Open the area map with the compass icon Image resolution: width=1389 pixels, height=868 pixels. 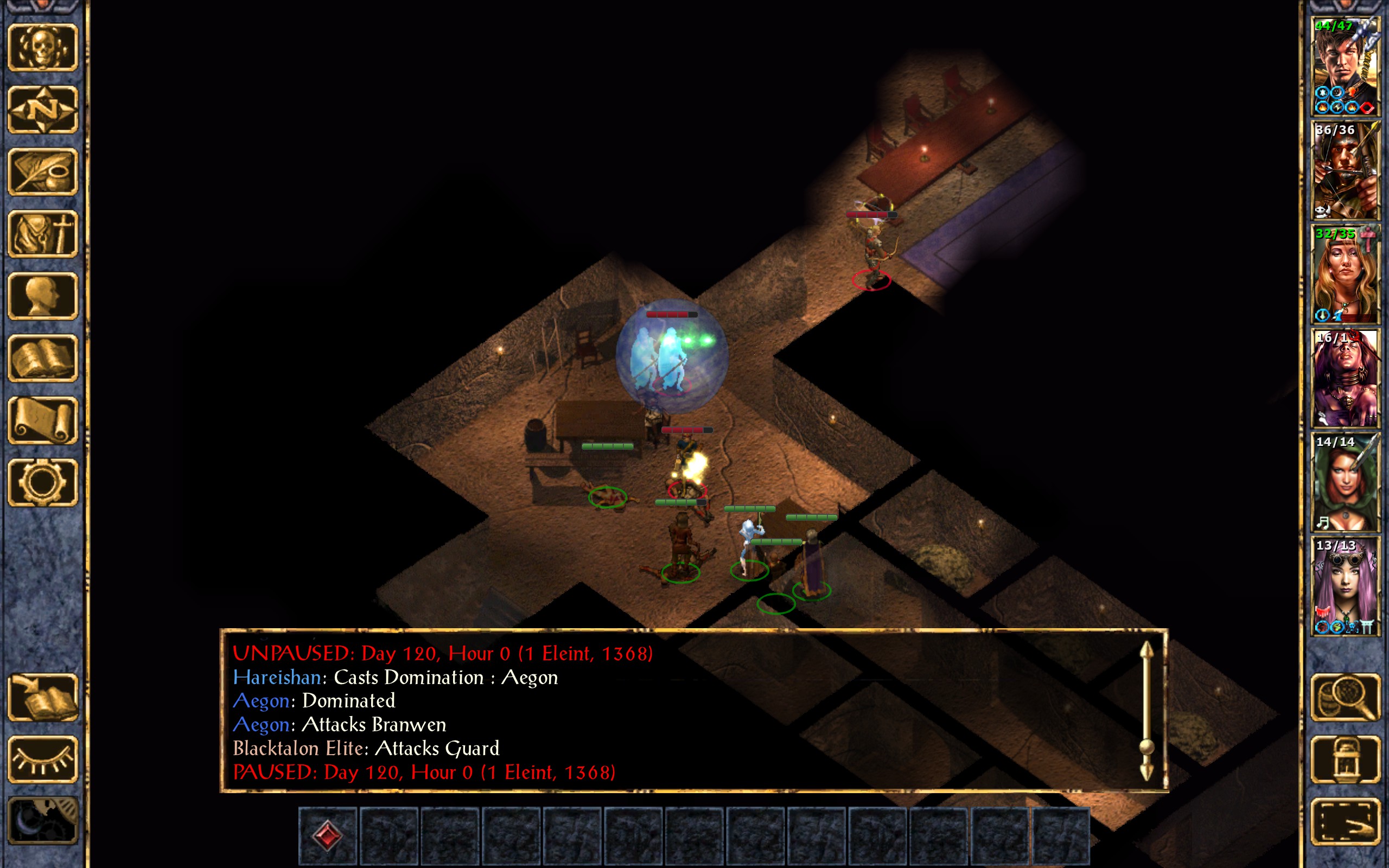point(42,109)
